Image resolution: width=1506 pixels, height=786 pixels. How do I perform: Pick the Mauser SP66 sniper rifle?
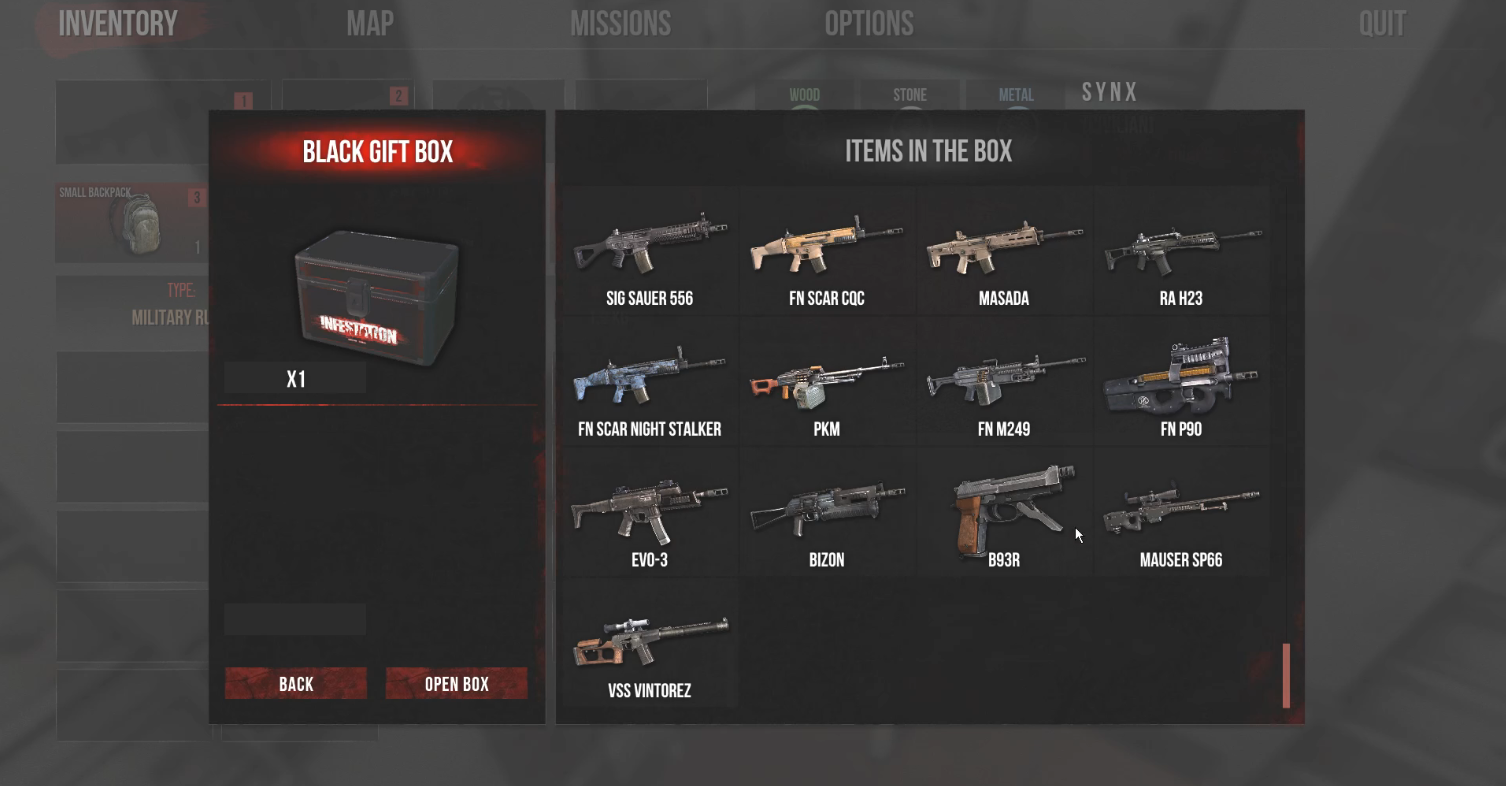1181,514
